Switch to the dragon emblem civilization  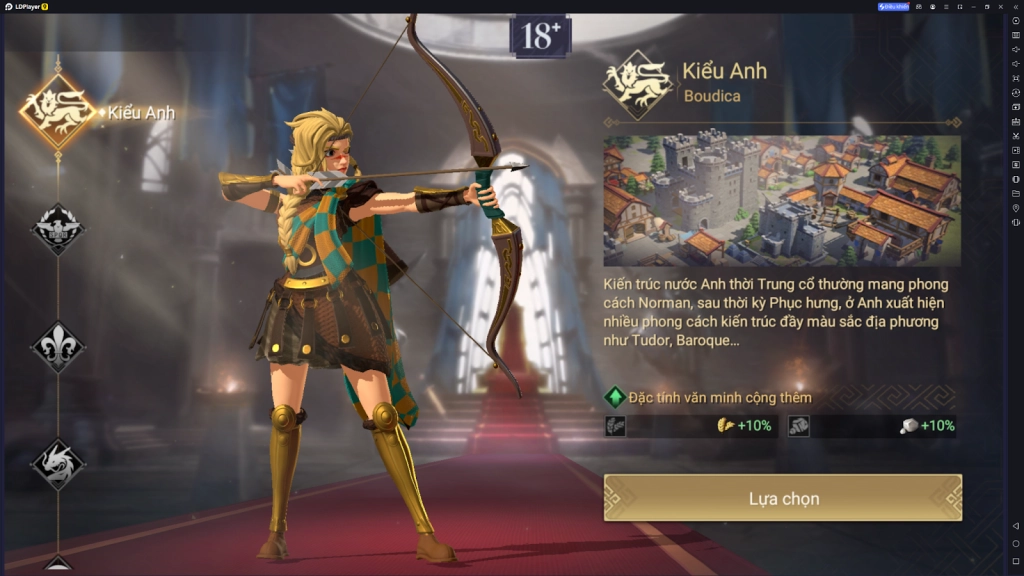pyautogui.click(x=57, y=463)
